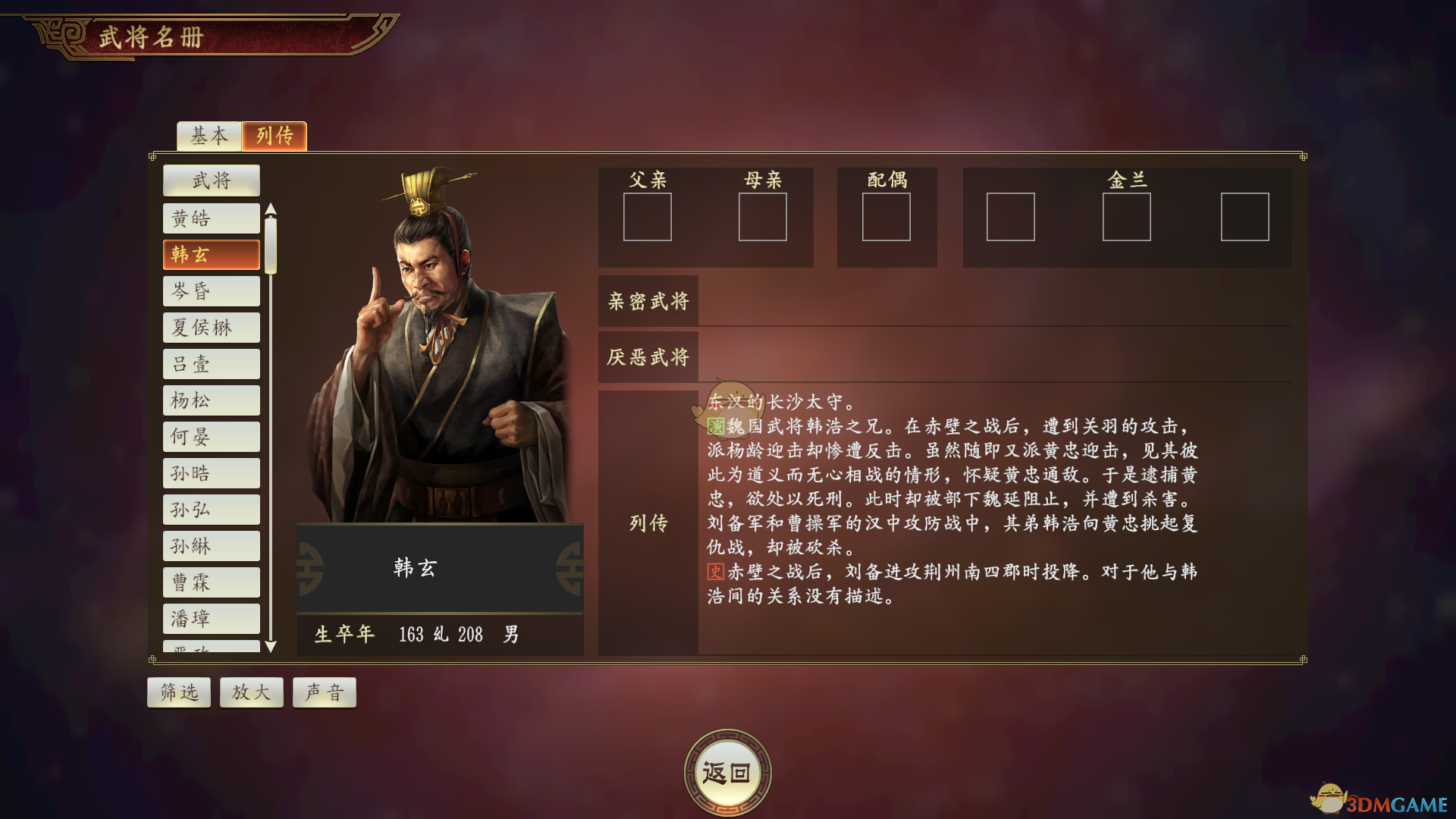Select the 列传 tab
Viewport: 1456px width, 819px height.
[275, 136]
